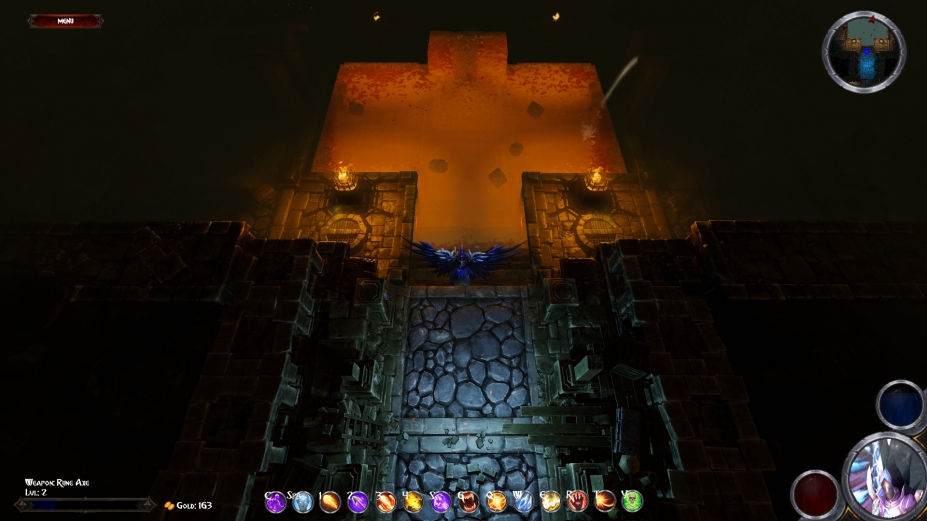Use the blue ghost face skill on Space
This screenshot has height=521, width=927.
coord(303,502)
